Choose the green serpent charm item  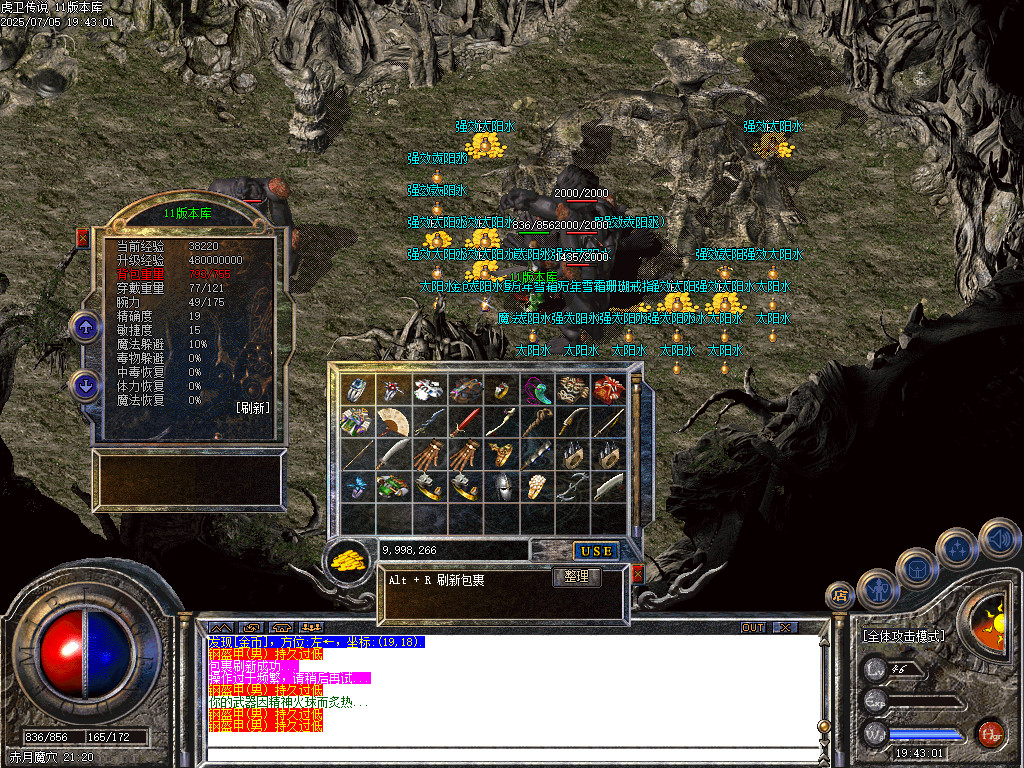tap(536, 389)
